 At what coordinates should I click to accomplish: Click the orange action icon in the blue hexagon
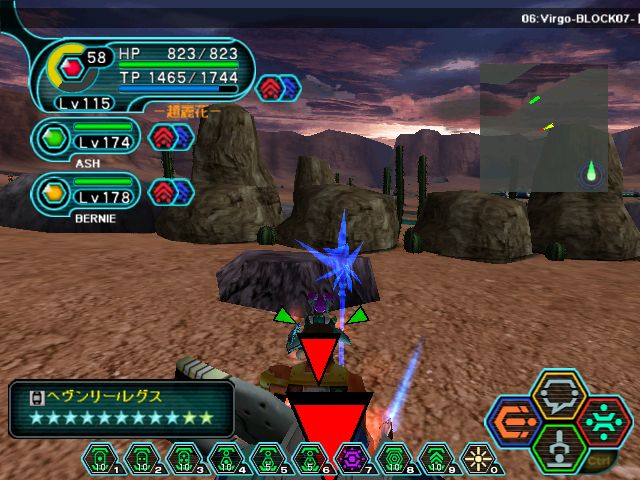[515, 422]
